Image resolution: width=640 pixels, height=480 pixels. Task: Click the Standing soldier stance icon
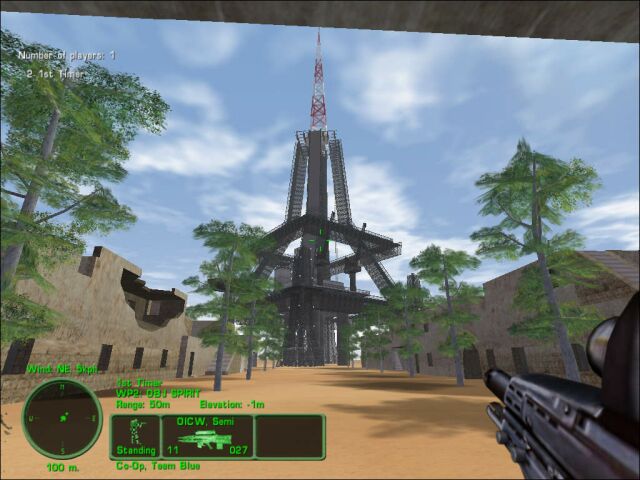pyautogui.click(x=135, y=436)
